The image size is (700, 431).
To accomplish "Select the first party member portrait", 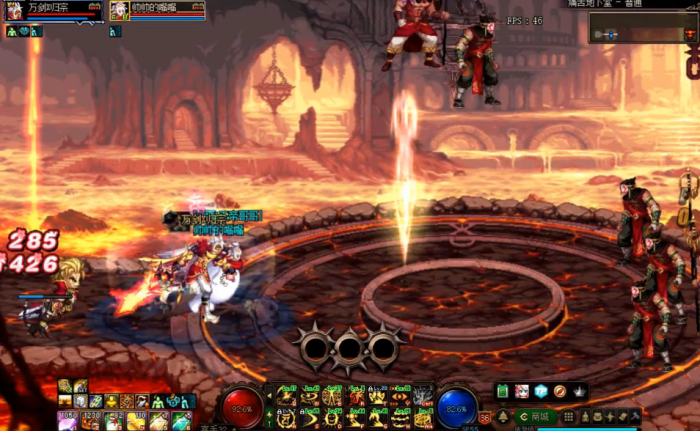I will [x=15, y=11].
